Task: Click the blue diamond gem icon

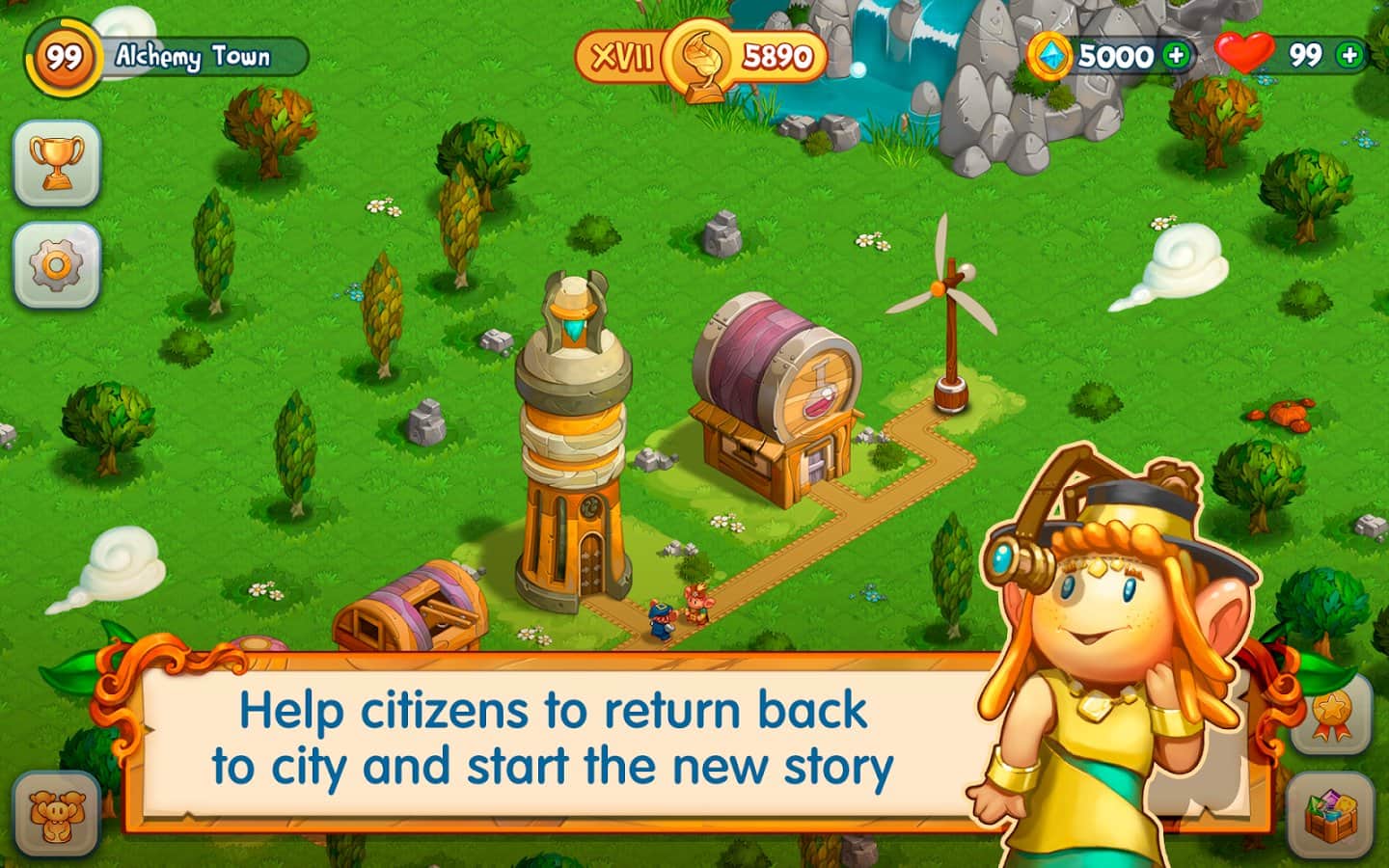Action: click(x=1051, y=55)
